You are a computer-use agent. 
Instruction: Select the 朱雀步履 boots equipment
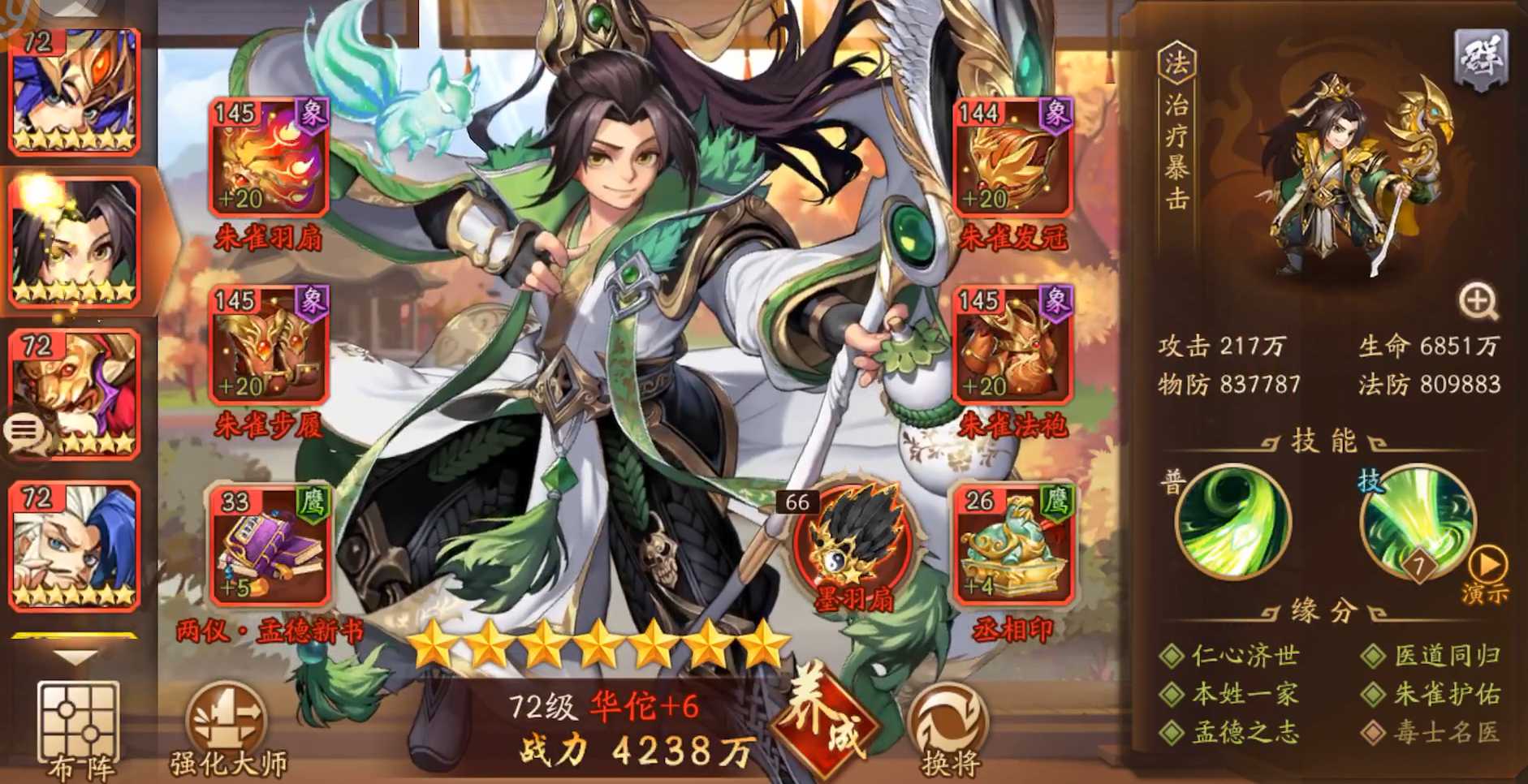pos(269,349)
